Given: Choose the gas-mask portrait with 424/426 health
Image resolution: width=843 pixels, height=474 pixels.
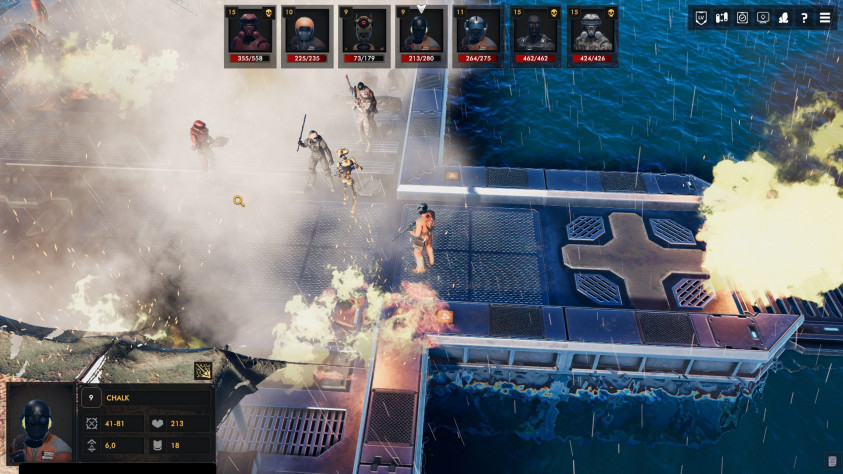Looking at the screenshot, I should click(593, 35).
